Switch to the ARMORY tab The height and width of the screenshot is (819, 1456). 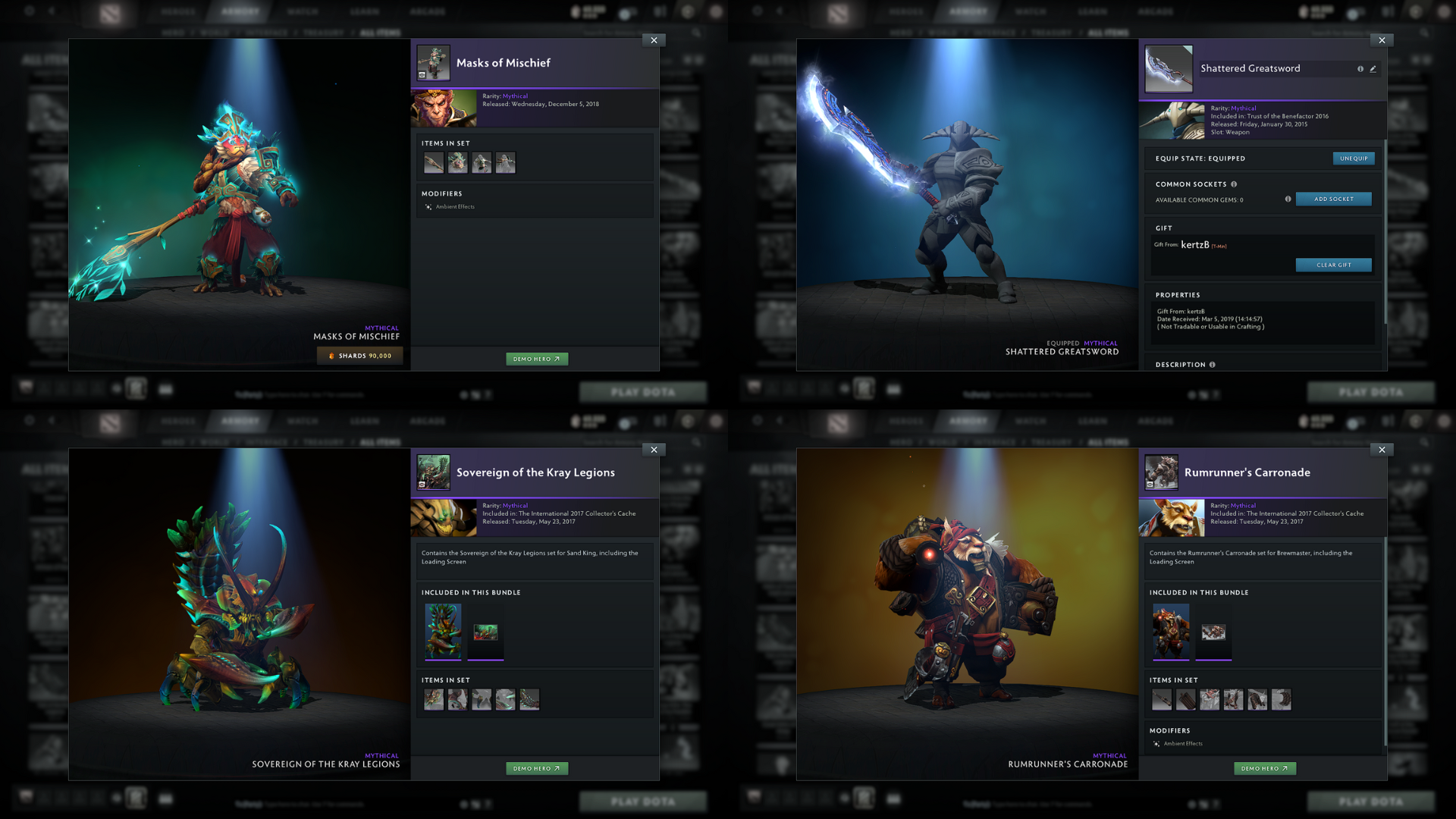click(239, 11)
